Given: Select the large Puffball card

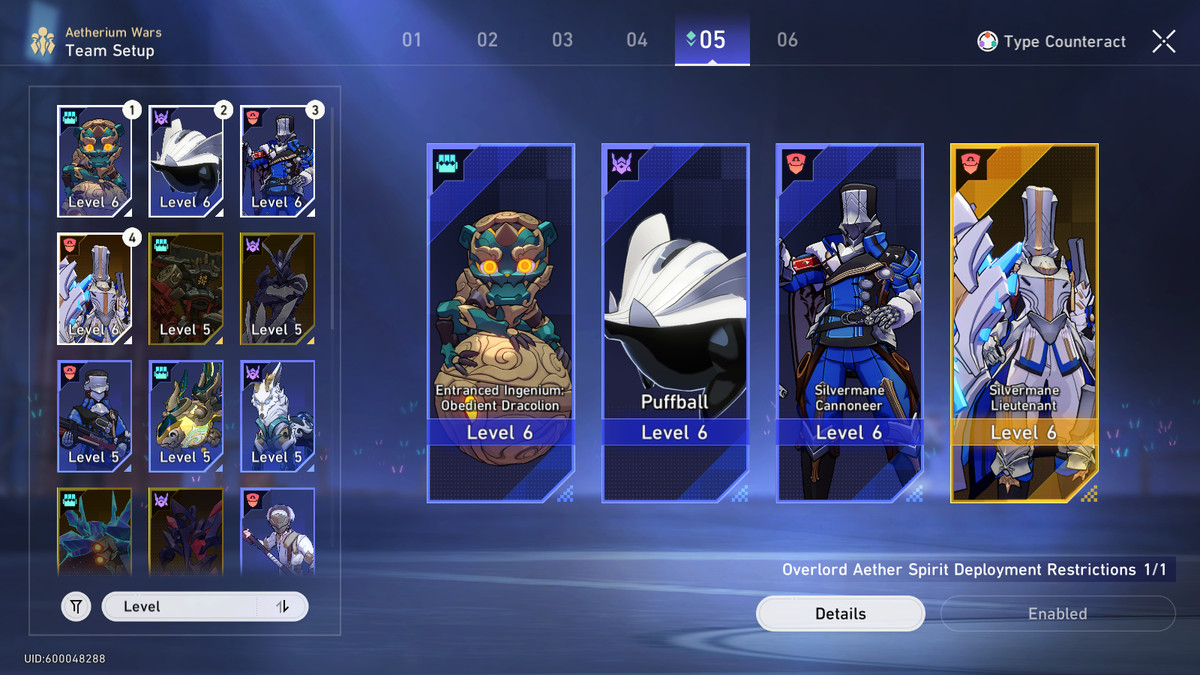Looking at the screenshot, I should (675, 322).
